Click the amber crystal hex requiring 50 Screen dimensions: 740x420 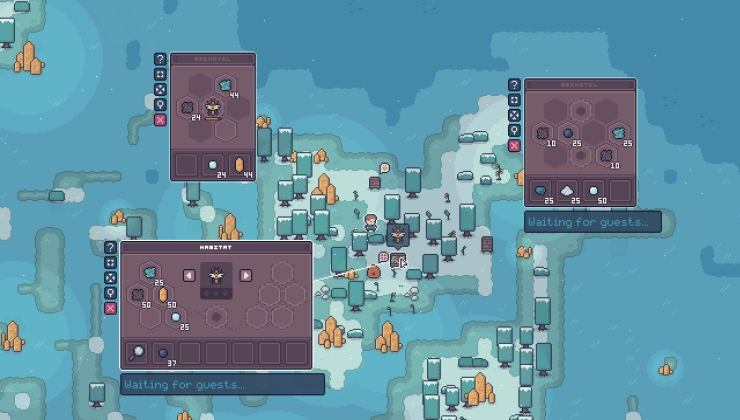(163, 295)
